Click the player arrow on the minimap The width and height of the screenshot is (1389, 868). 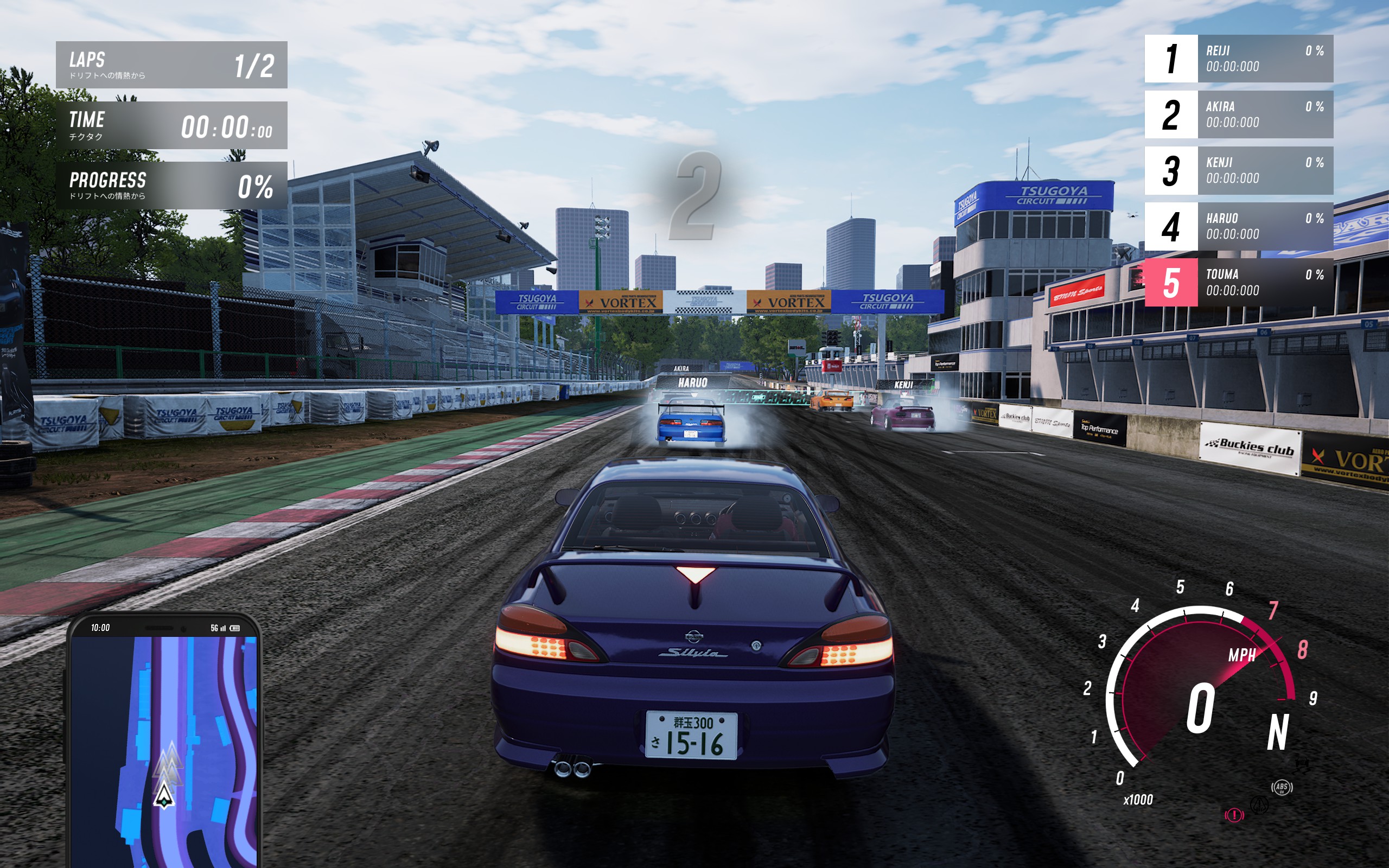[x=164, y=795]
